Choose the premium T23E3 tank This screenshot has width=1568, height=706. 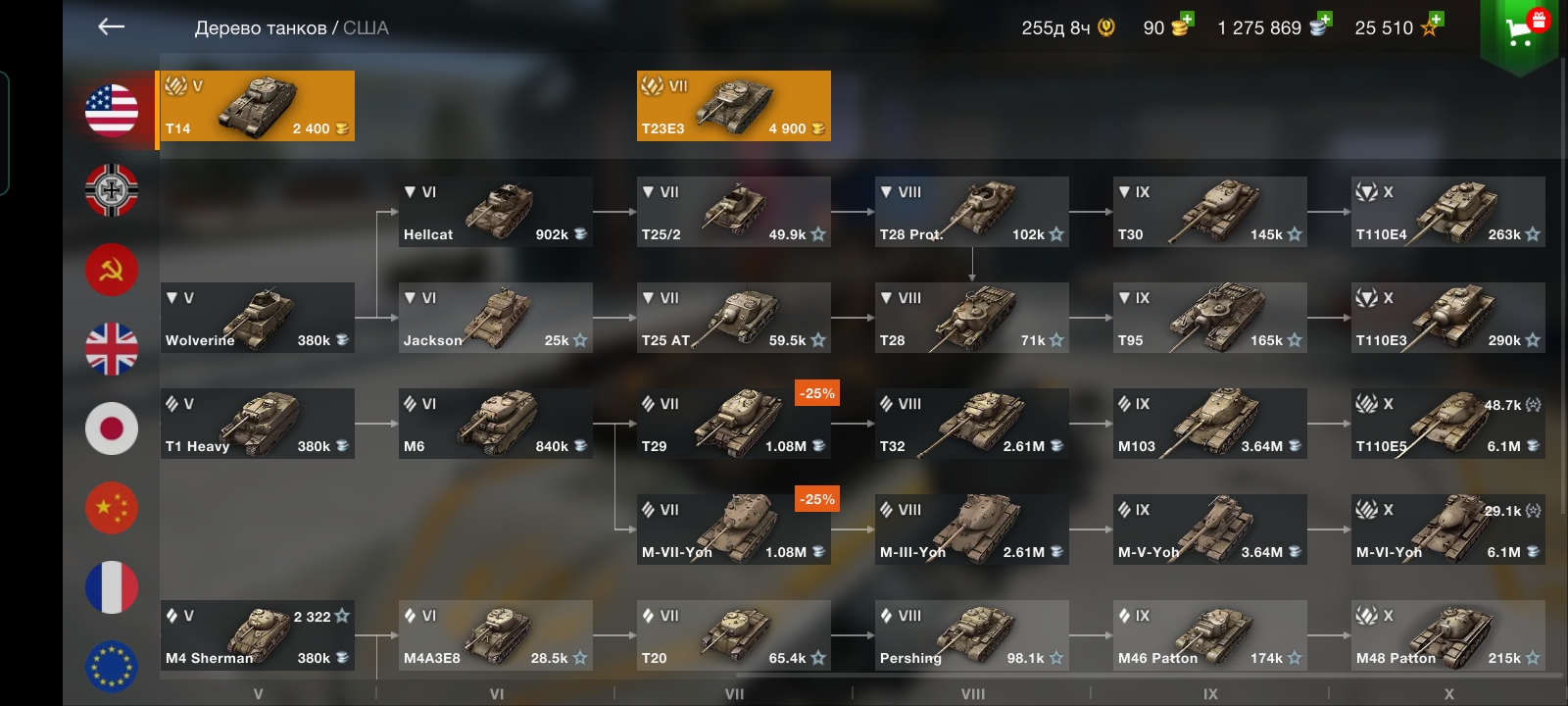point(733,106)
